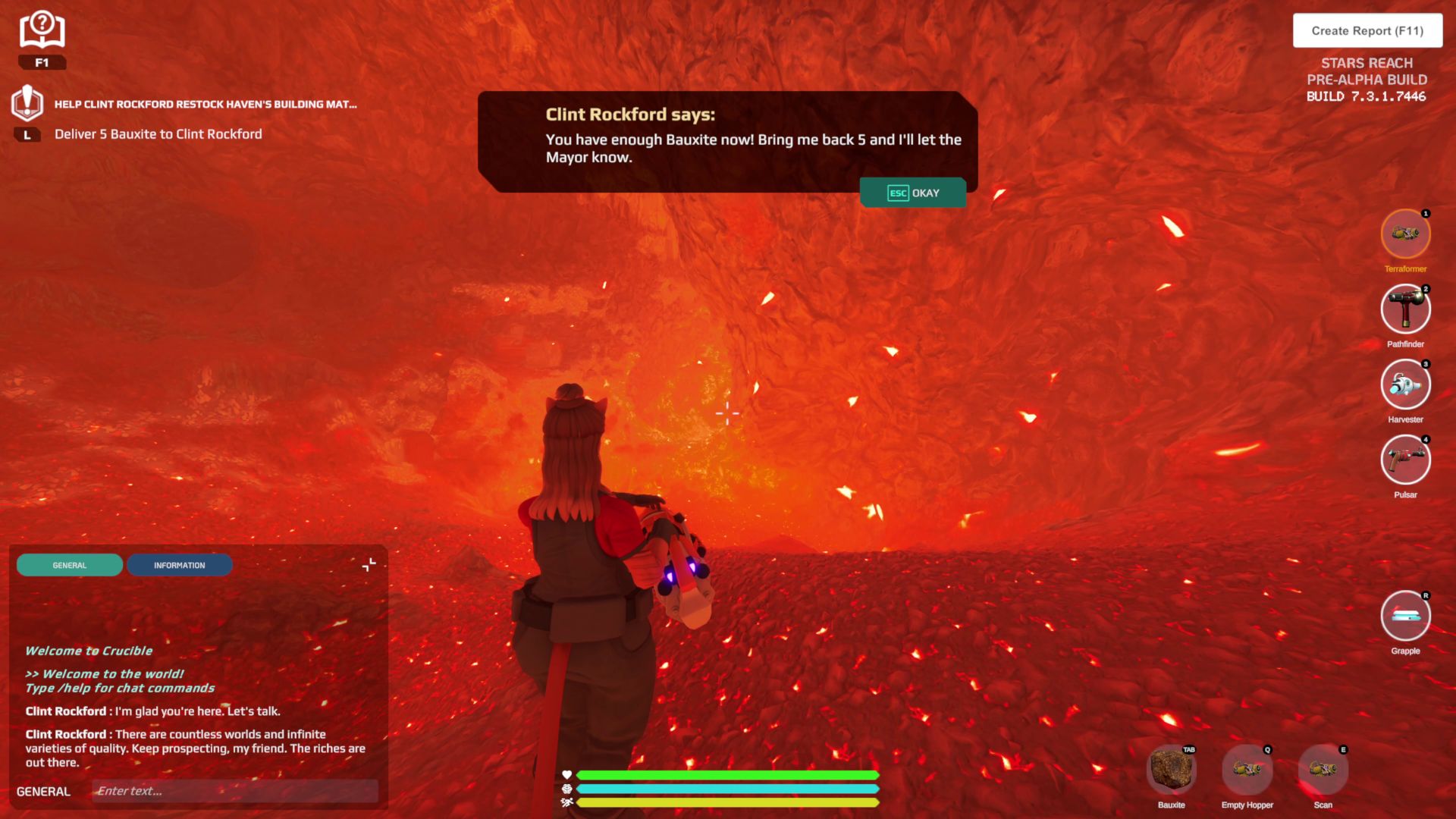Select the Terraformer tool
The image size is (1456, 819).
1405,234
